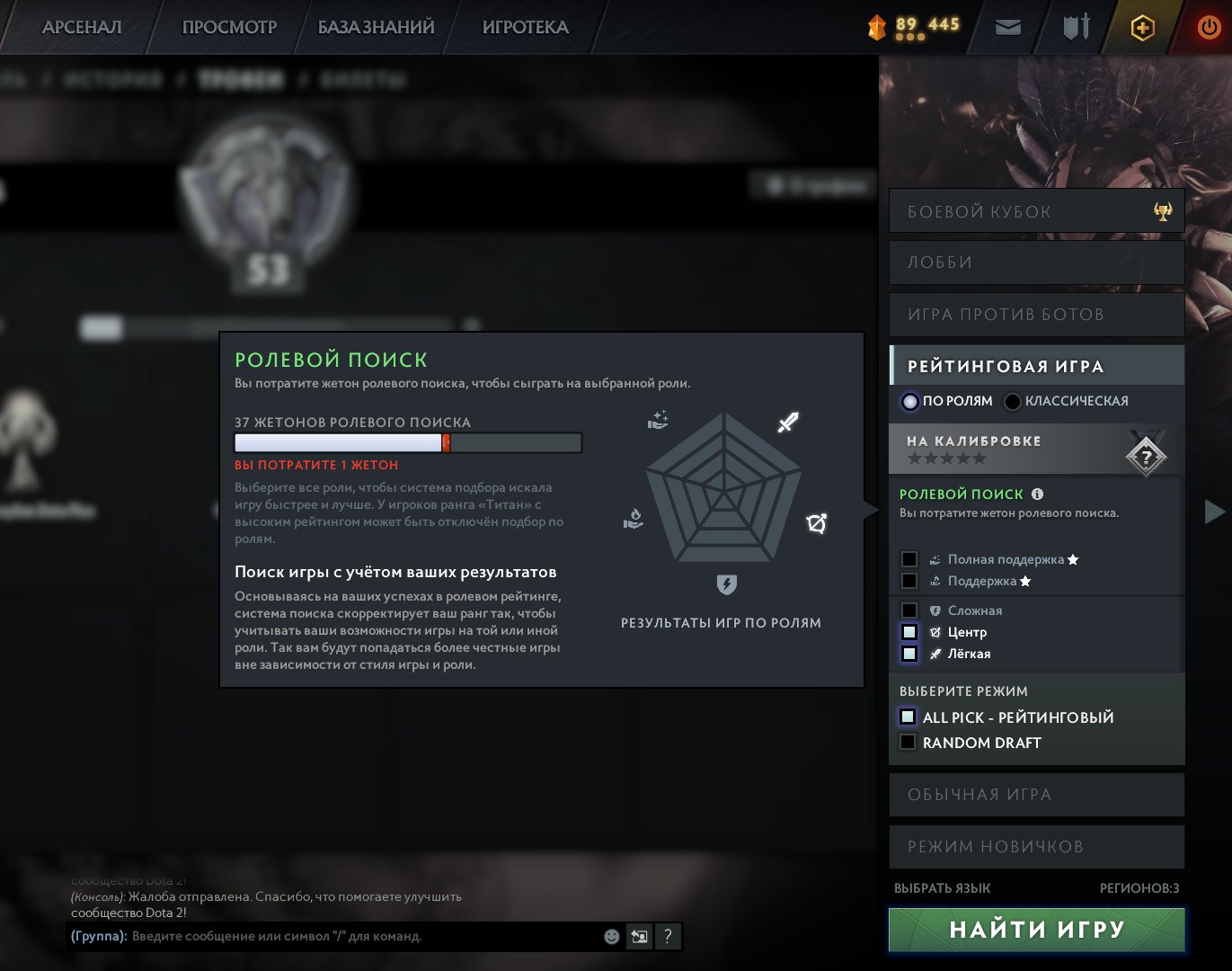Open ВЫБРАТЬ ЯЗЫК selector
Viewport: 1232px width, 971px height.
click(x=942, y=887)
